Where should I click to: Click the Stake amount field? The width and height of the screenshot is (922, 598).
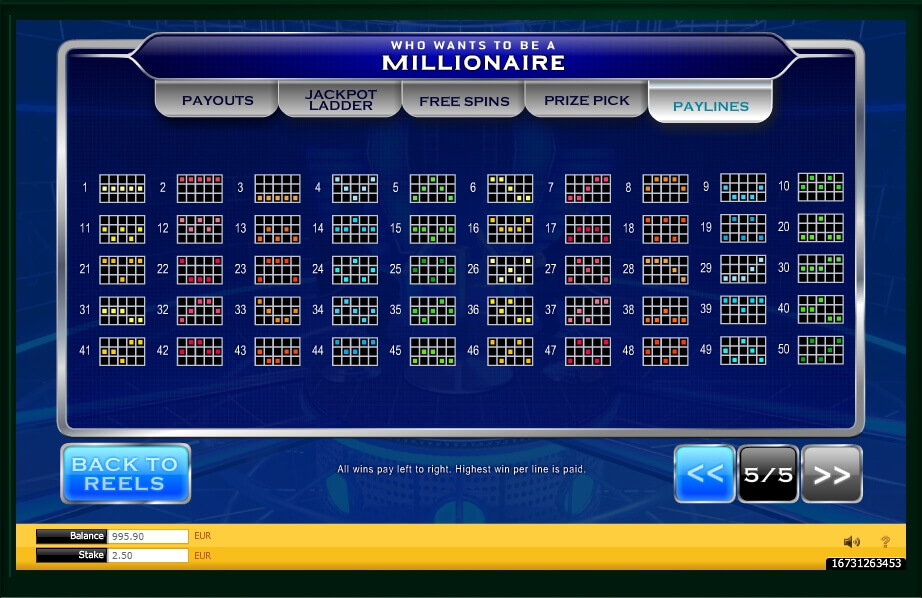(x=147, y=555)
